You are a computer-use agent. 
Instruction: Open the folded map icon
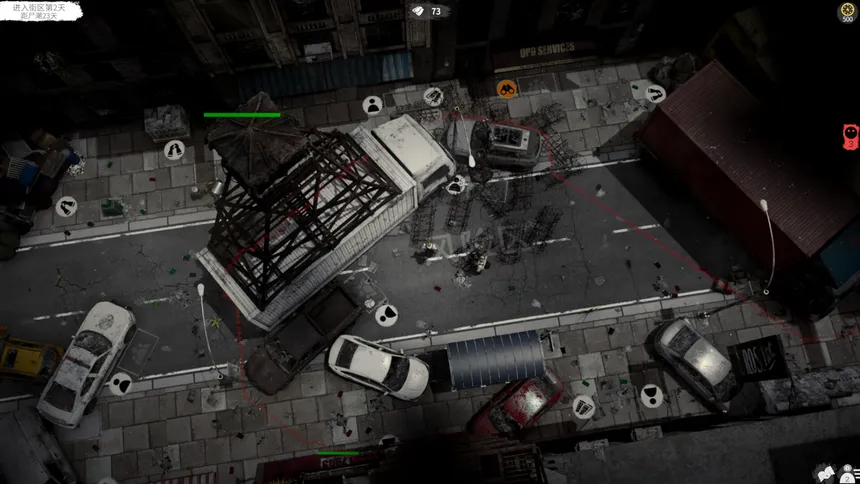(x=826, y=471)
